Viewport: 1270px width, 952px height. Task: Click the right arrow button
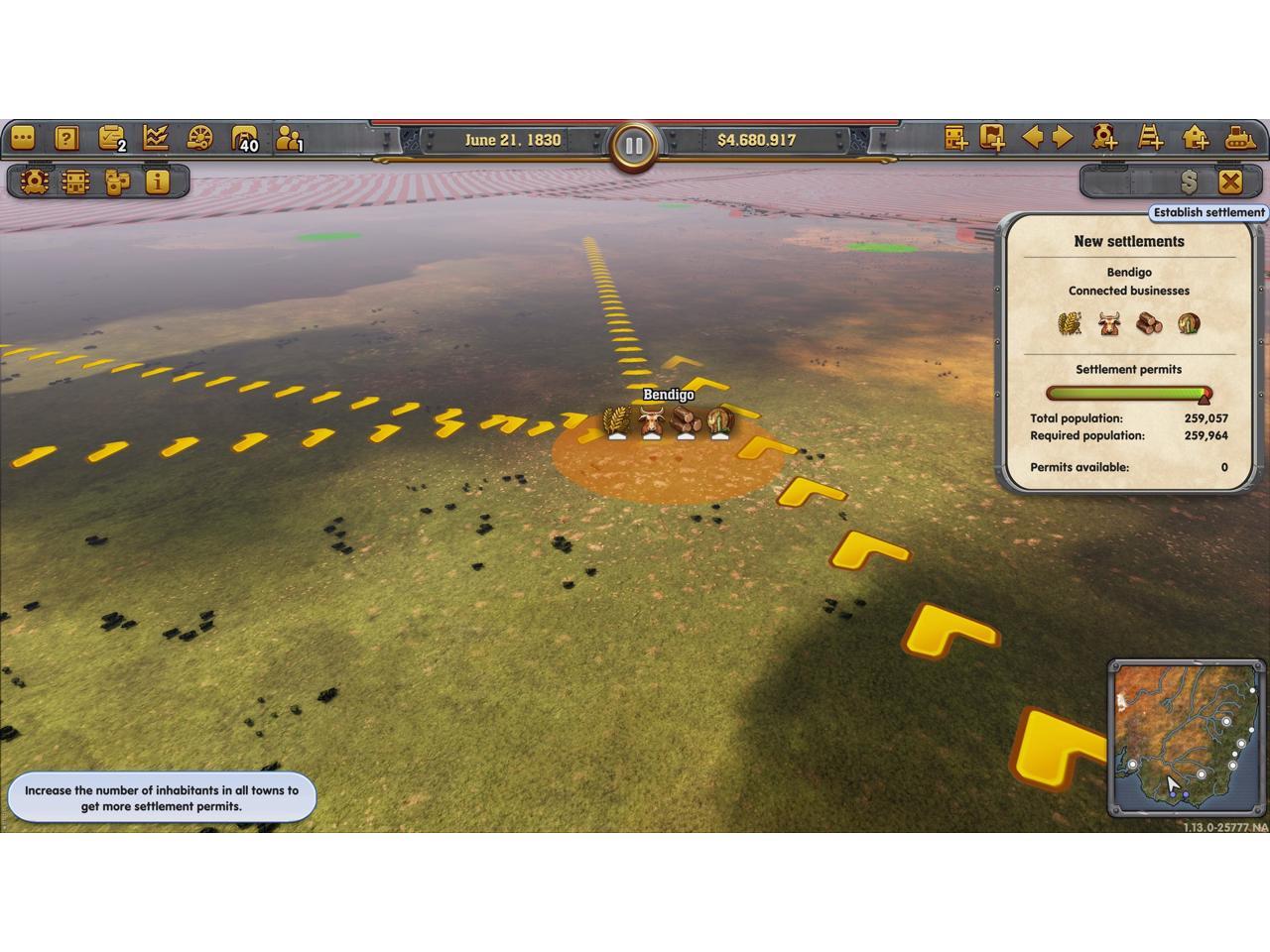pyautogui.click(x=1063, y=137)
